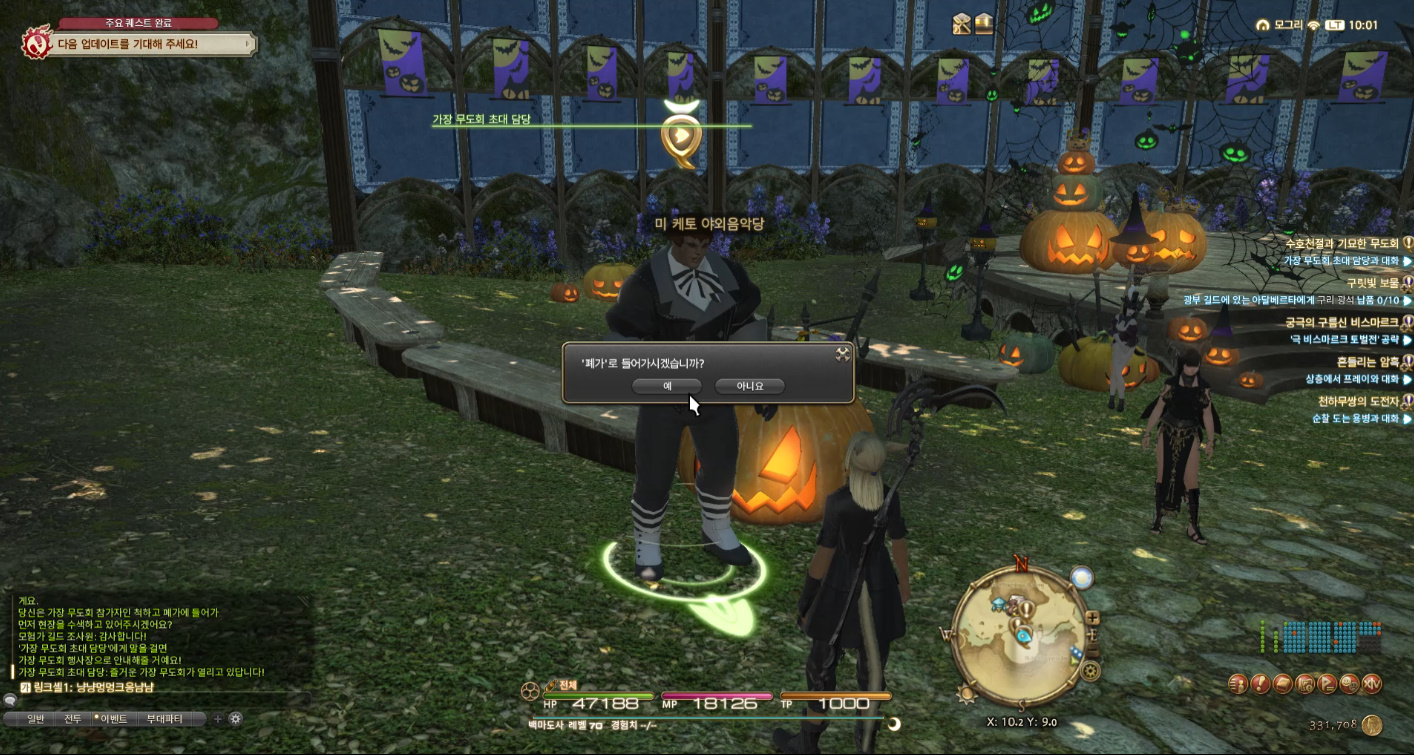Image resolution: width=1414 pixels, height=755 pixels.
Task: Open the character menu icon
Action: coord(1239,684)
